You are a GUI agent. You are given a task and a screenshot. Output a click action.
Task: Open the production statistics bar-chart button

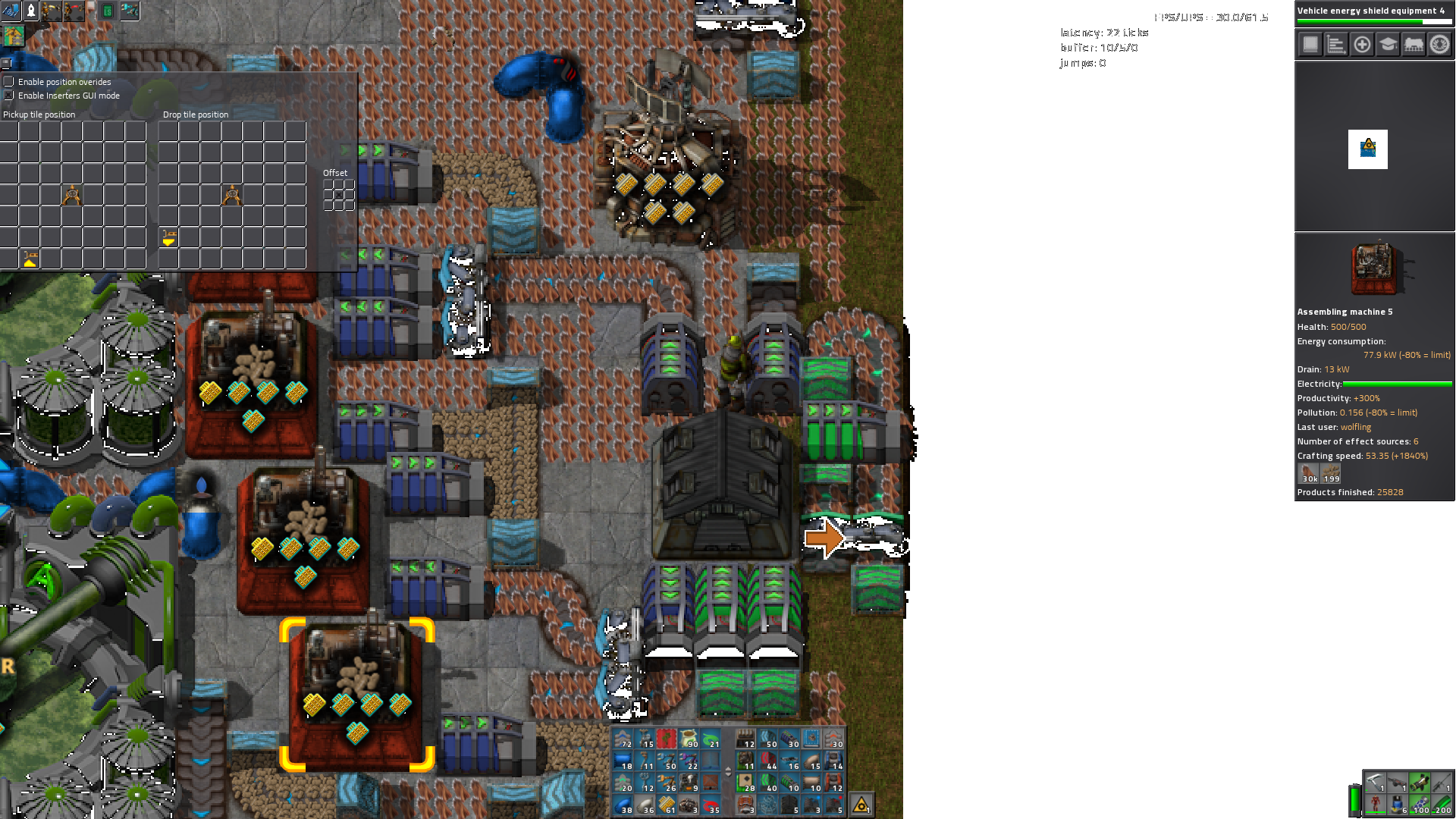tap(1336, 45)
